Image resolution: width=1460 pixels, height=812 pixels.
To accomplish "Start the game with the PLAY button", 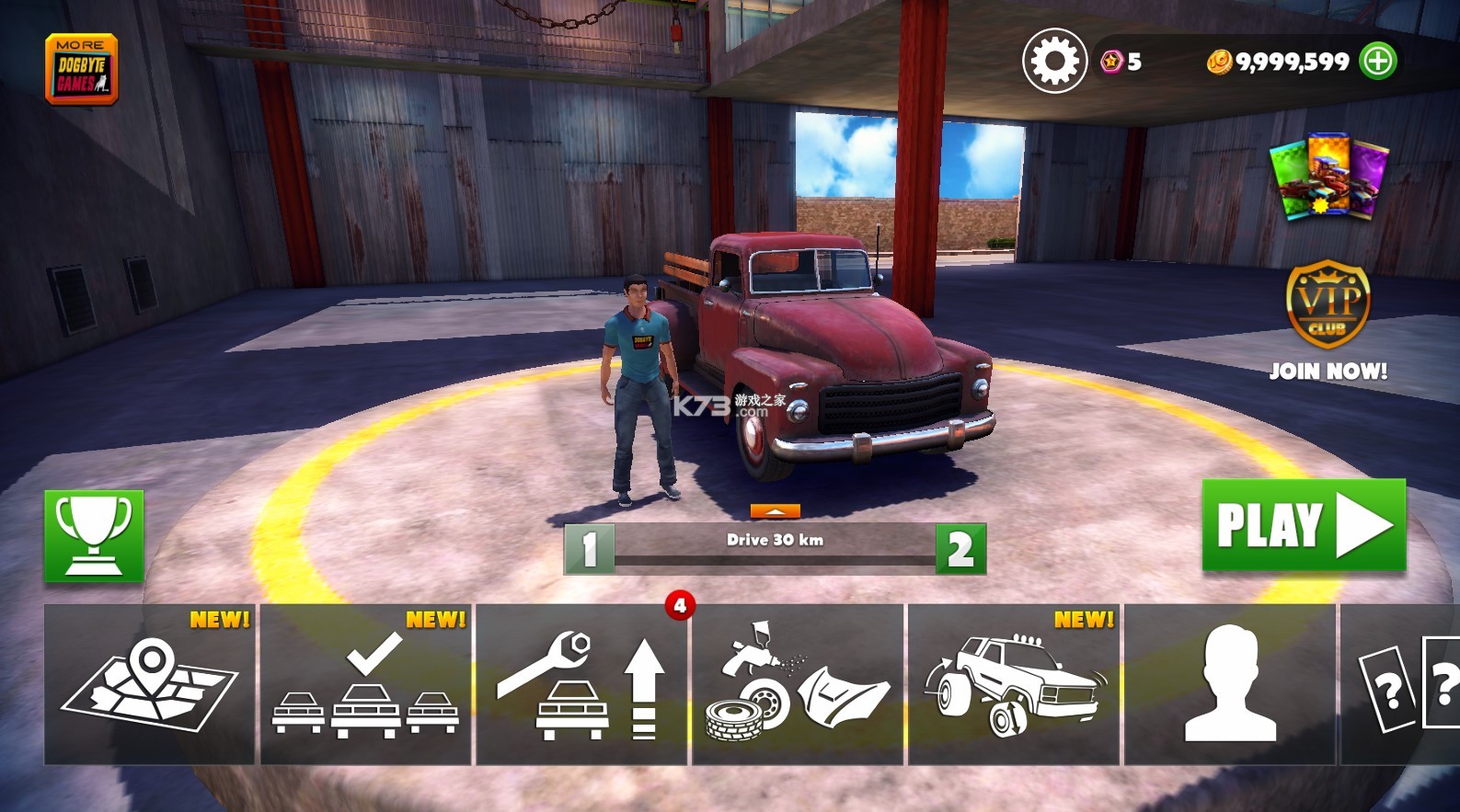I will click(x=1304, y=526).
